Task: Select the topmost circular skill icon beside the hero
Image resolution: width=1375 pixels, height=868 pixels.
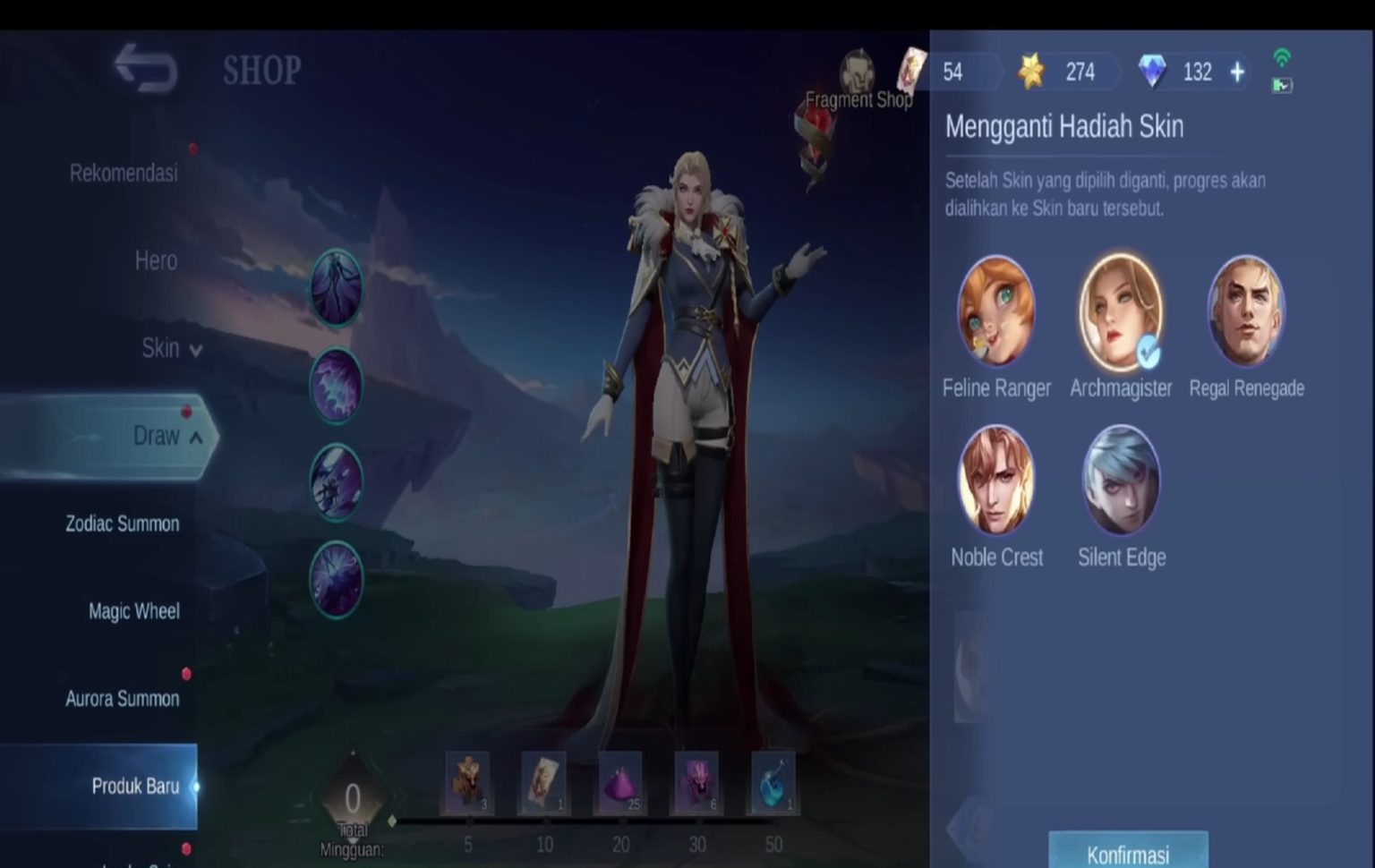Action: 337,290
